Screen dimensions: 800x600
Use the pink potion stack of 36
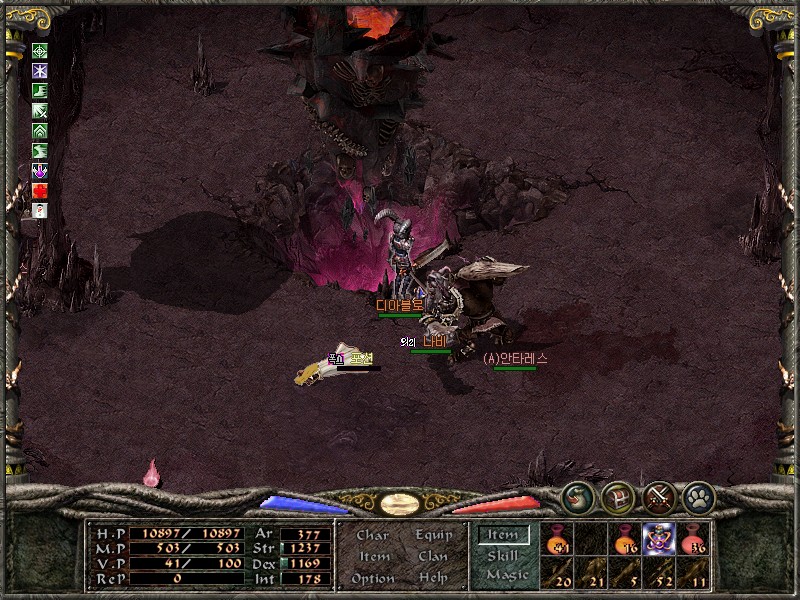pos(693,538)
